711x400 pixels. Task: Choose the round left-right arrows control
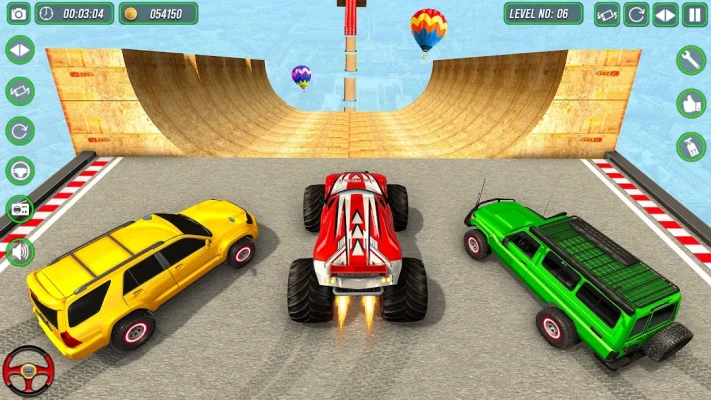pos(19,50)
